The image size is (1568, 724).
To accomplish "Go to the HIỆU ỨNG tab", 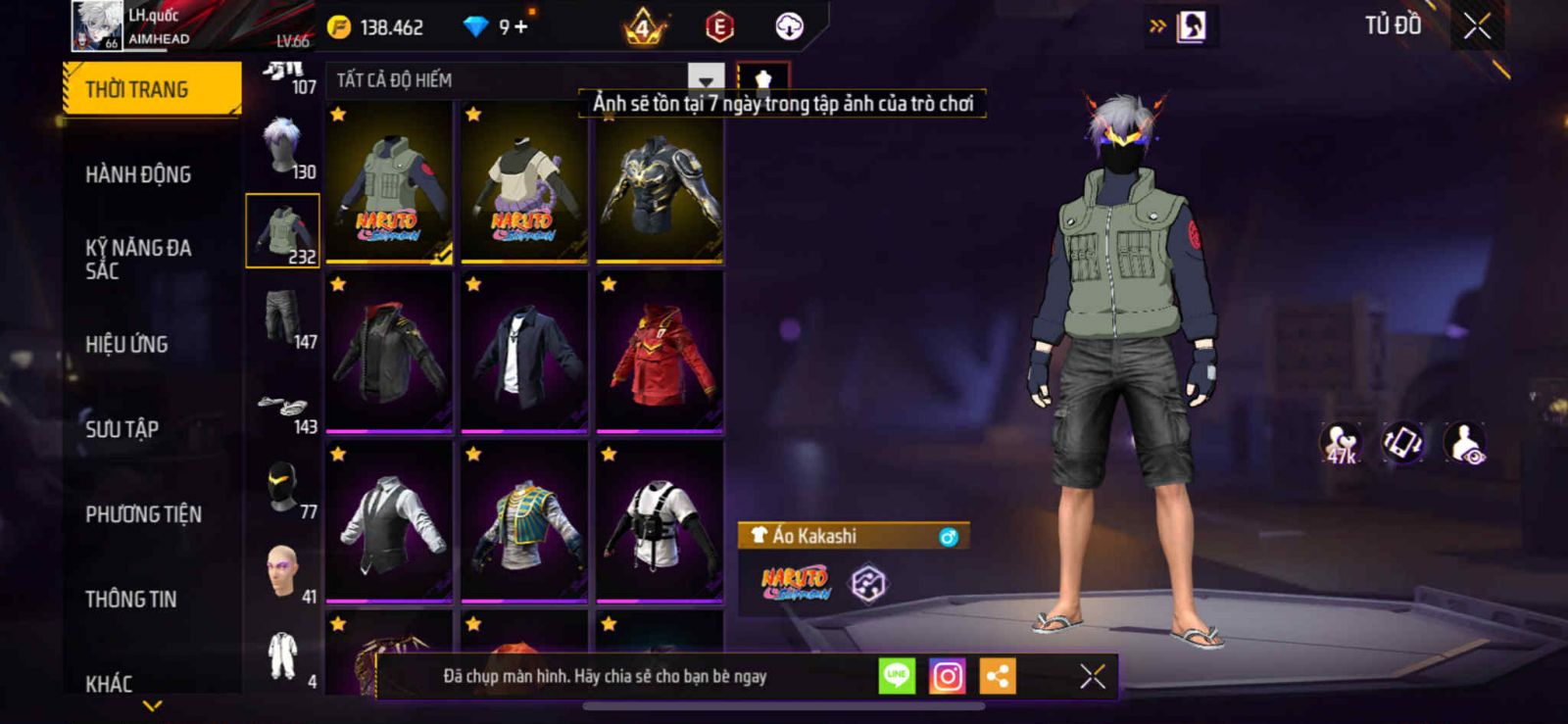I will [x=126, y=344].
